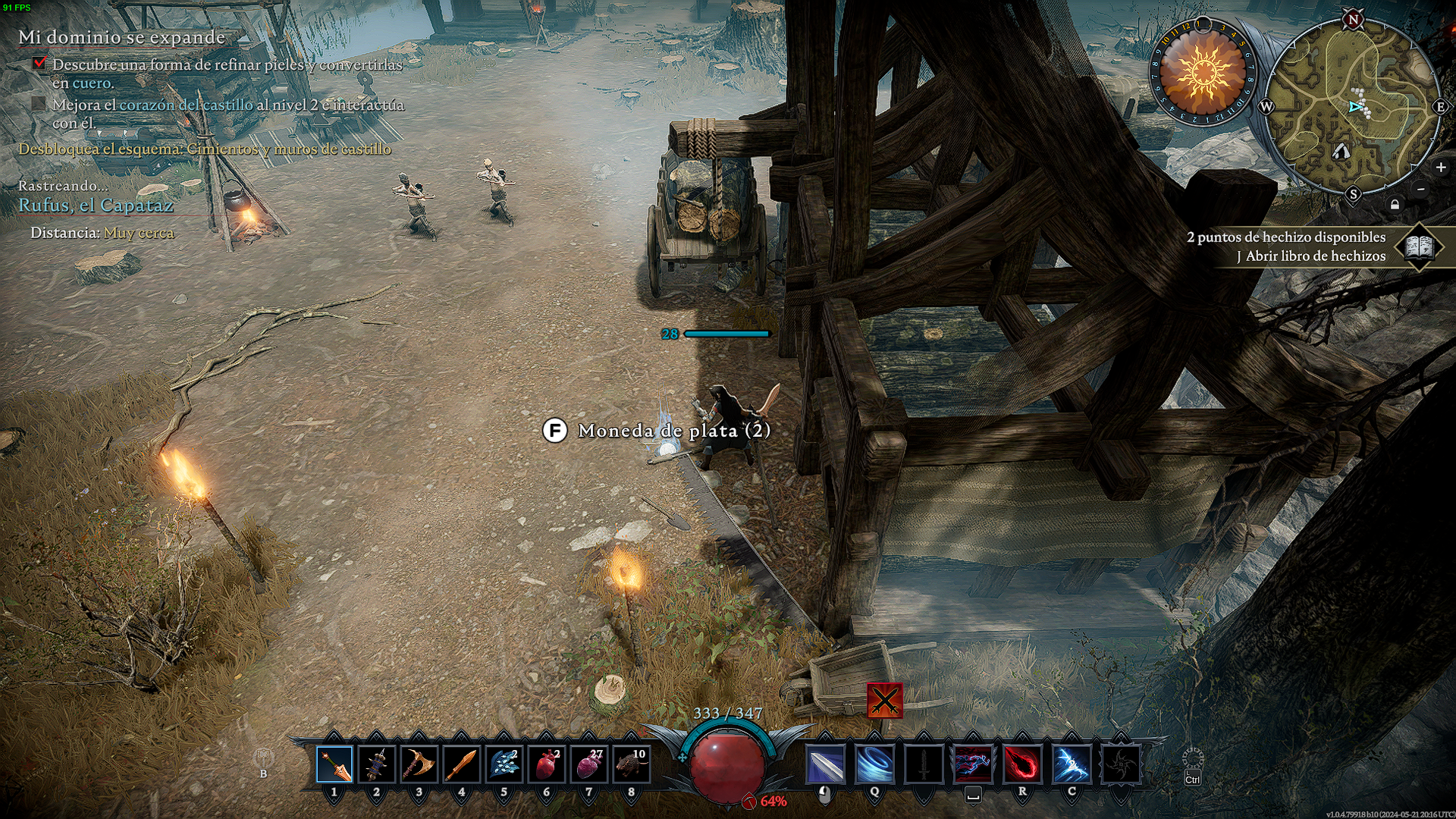1456x819 pixels.
Task: Cast the blue lightning C spell
Action: (1072, 764)
